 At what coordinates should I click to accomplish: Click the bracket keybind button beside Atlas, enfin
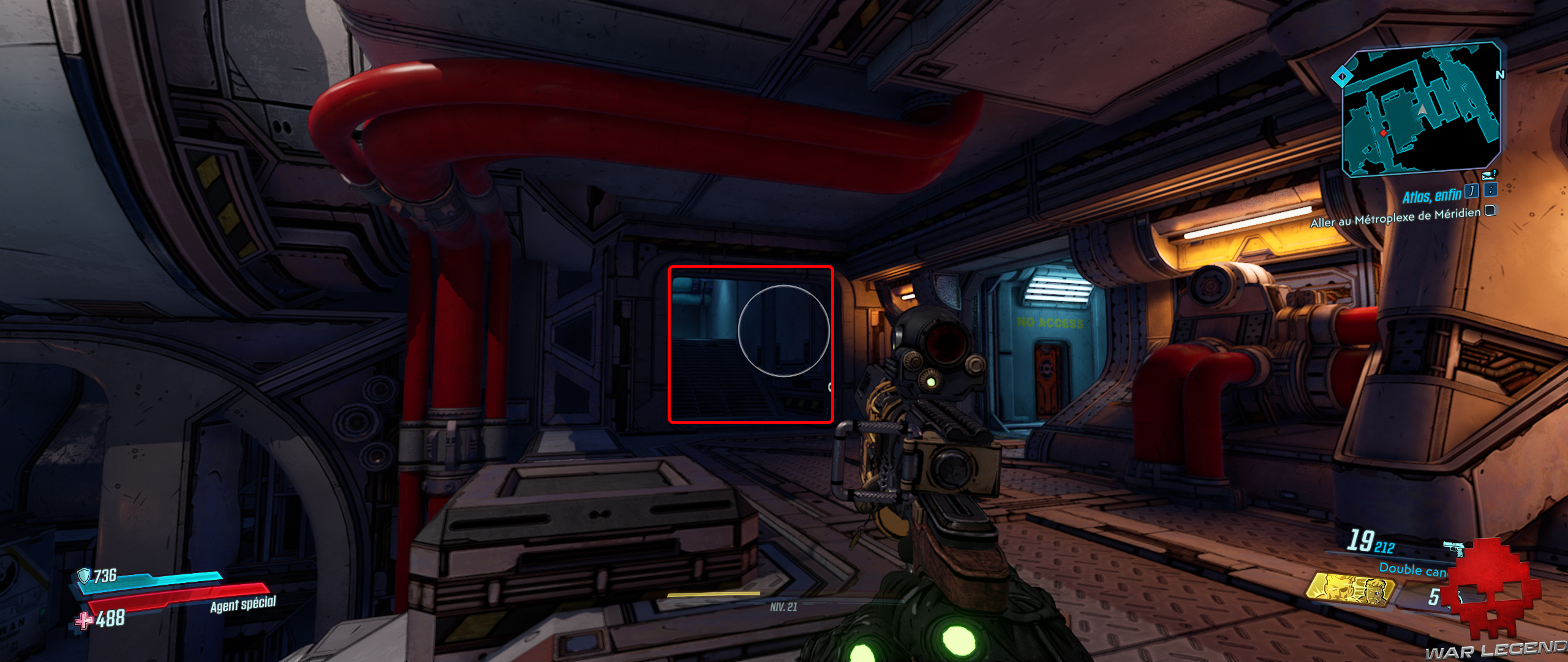[x=1472, y=191]
